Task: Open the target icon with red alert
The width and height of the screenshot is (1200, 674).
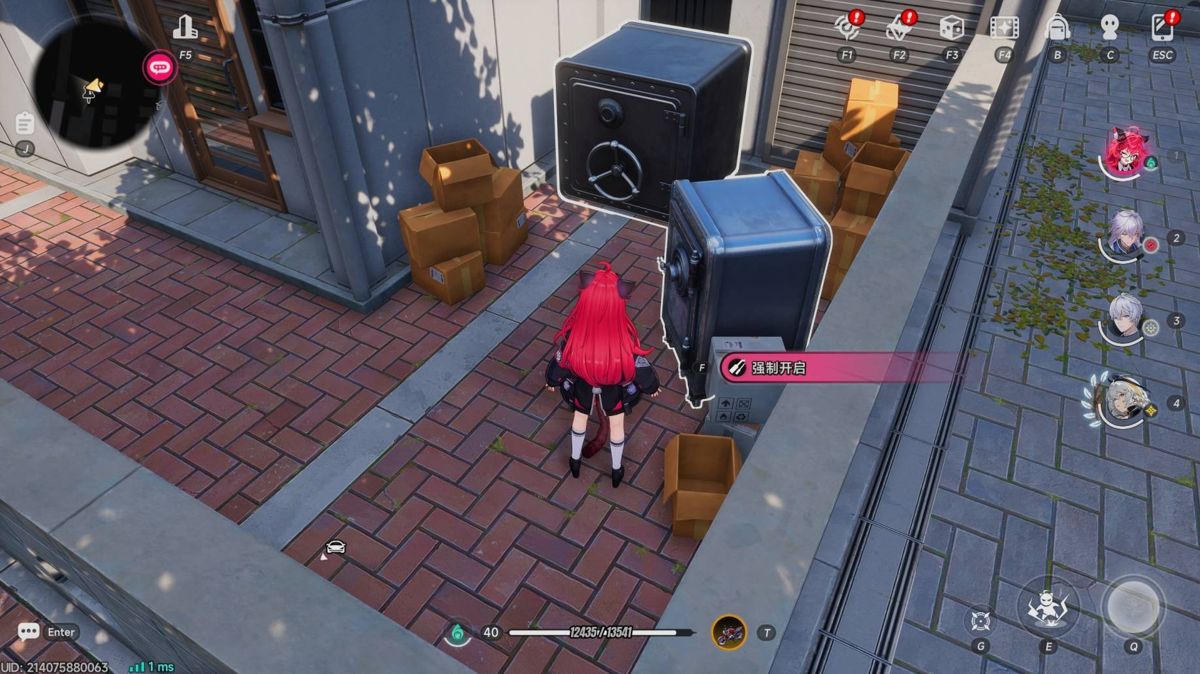Action: pos(847,28)
